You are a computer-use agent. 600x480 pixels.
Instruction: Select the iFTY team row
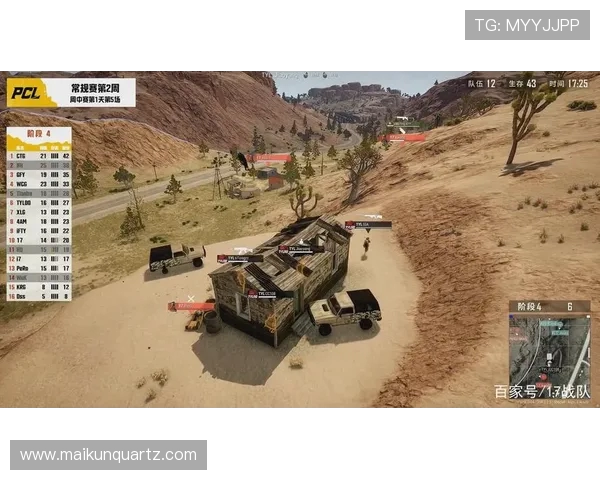coord(39,230)
